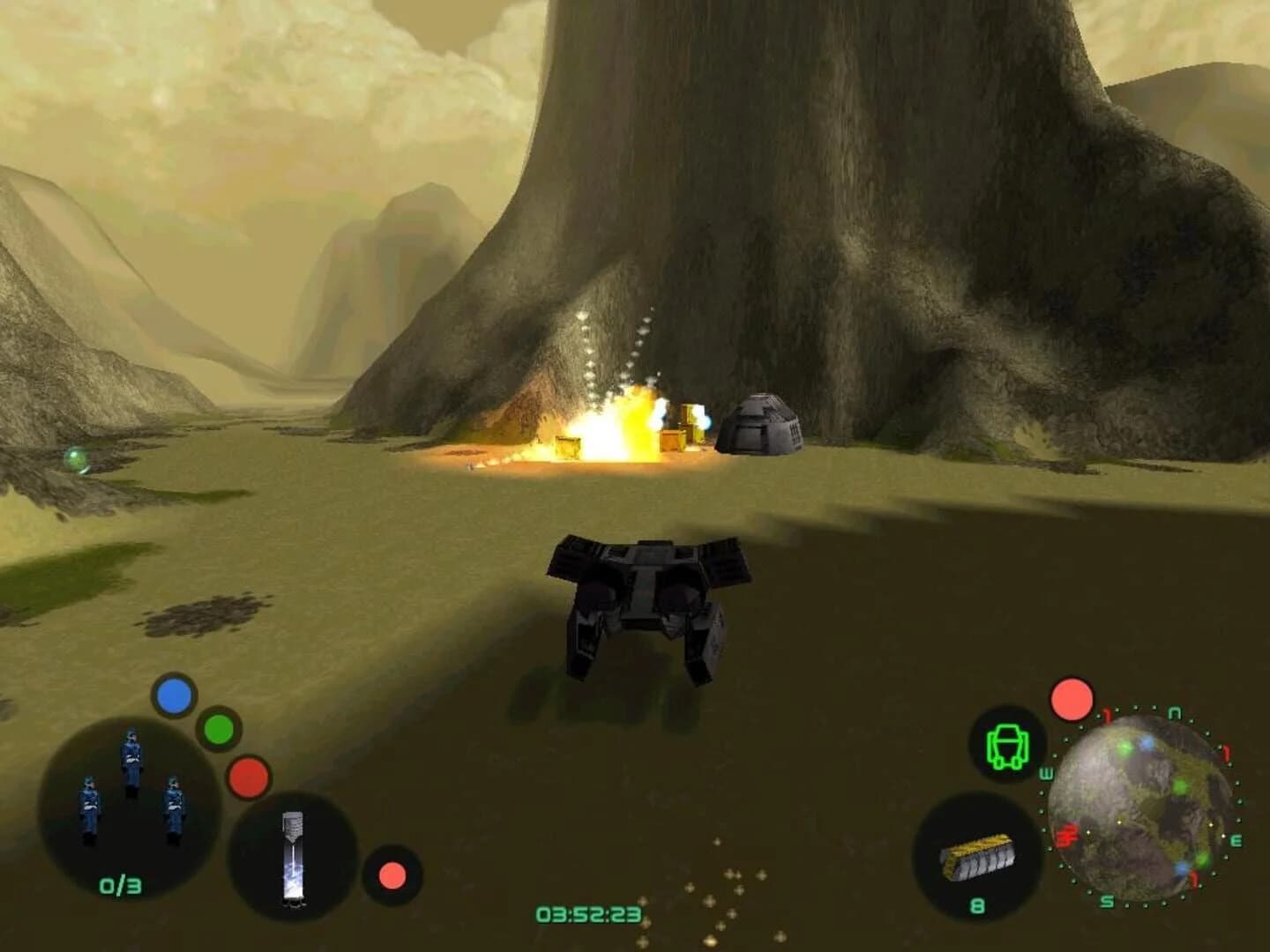Click the S compass marker on the minimap
This screenshot has height=952, width=1270.
(1106, 901)
